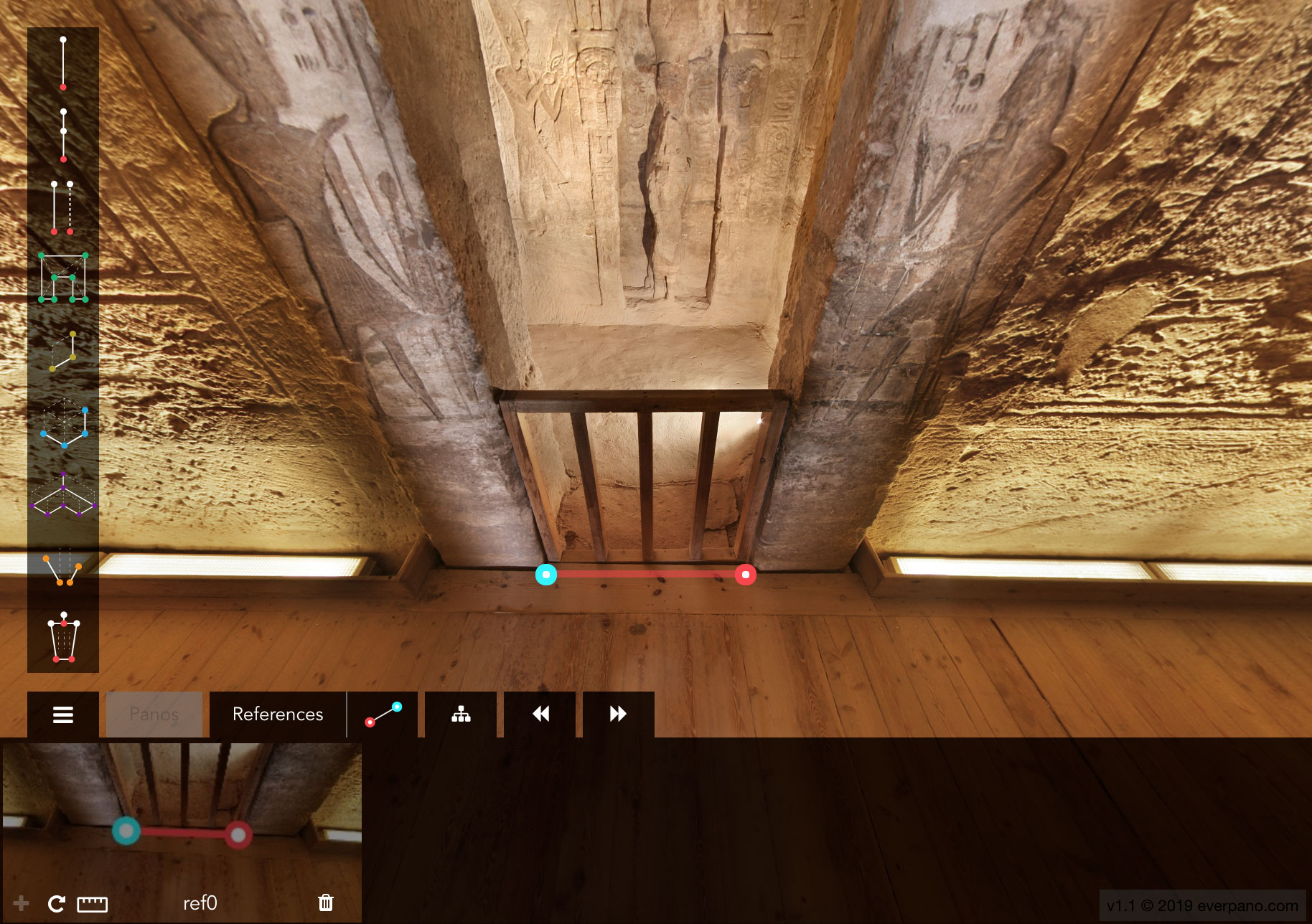Viewport: 1312px width, 924px height.
Task: Delete ref0 with the trash icon
Action: point(326,902)
